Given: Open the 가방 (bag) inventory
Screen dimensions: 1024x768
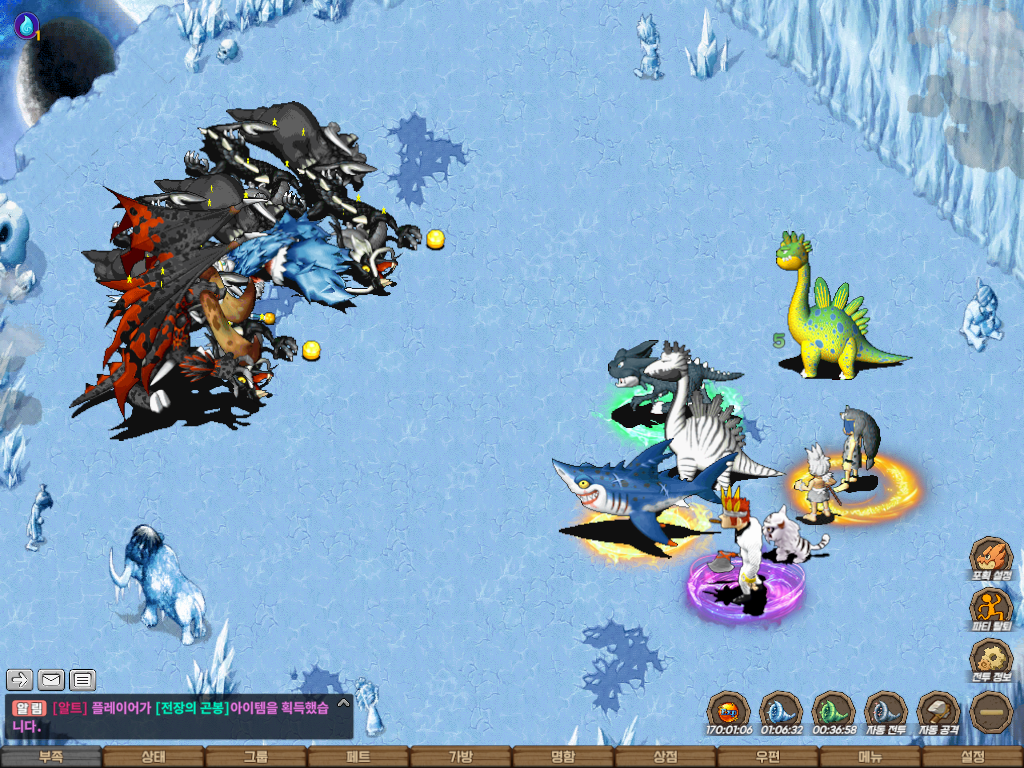Looking at the screenshot, I should click(460, 757).
